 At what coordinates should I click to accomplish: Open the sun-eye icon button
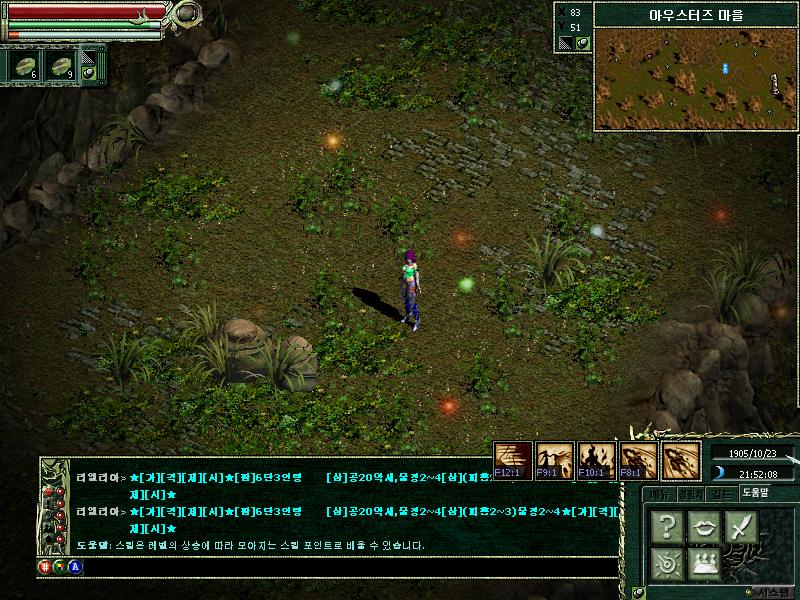point(667,562)
